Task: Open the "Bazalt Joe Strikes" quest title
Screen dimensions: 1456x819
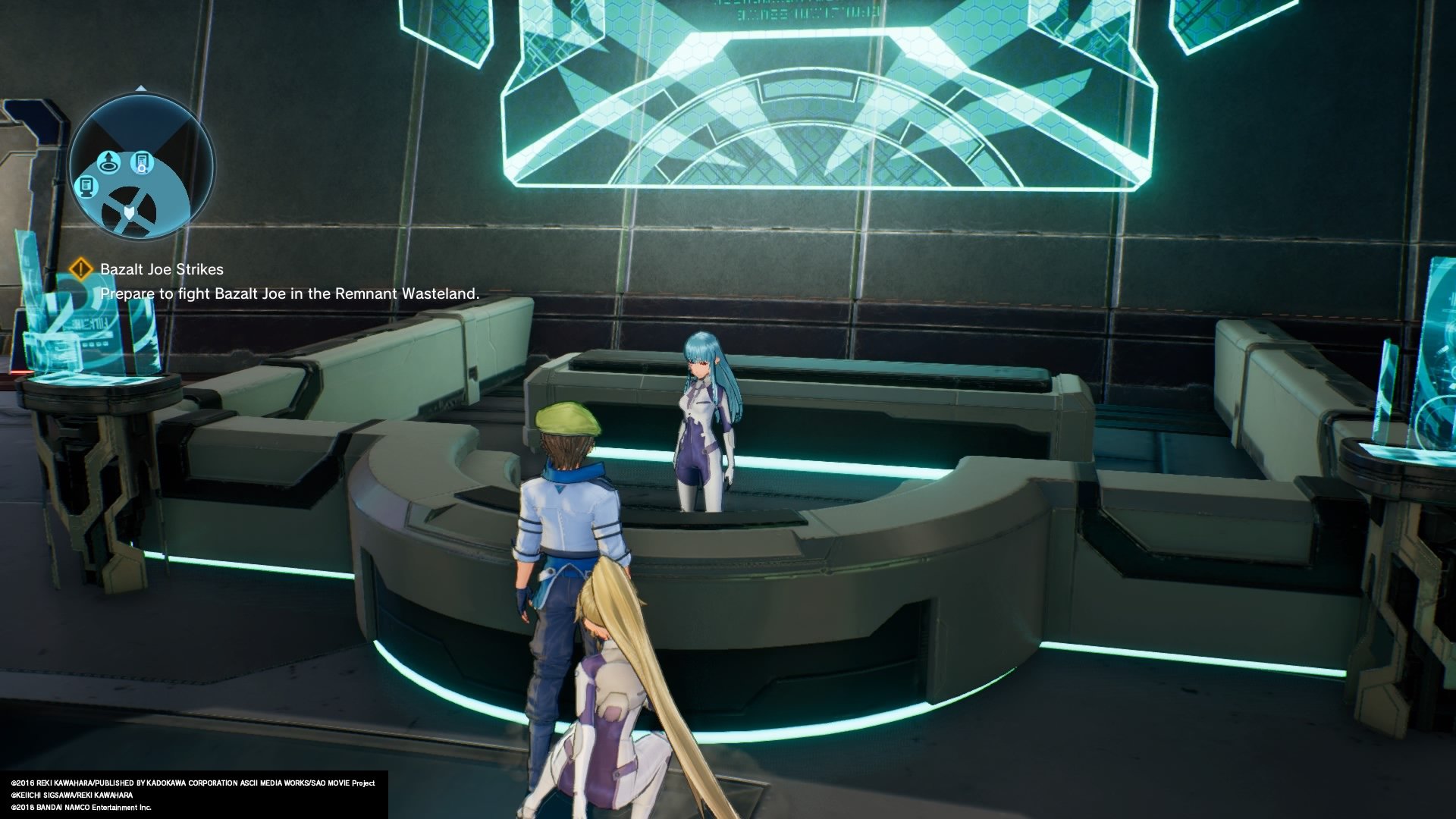Action: (162, 267)
